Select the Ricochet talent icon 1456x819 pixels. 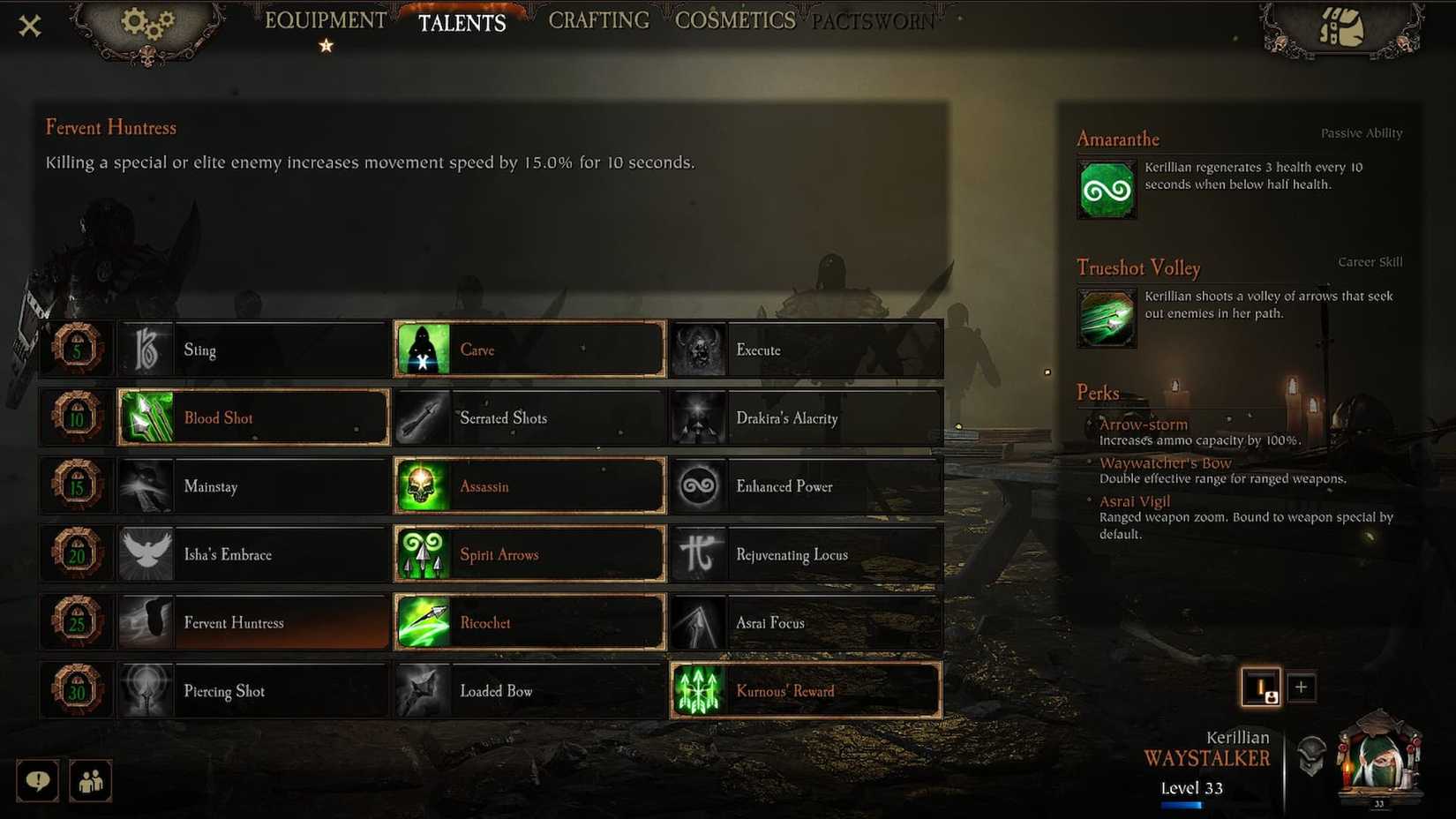[423, 622]
